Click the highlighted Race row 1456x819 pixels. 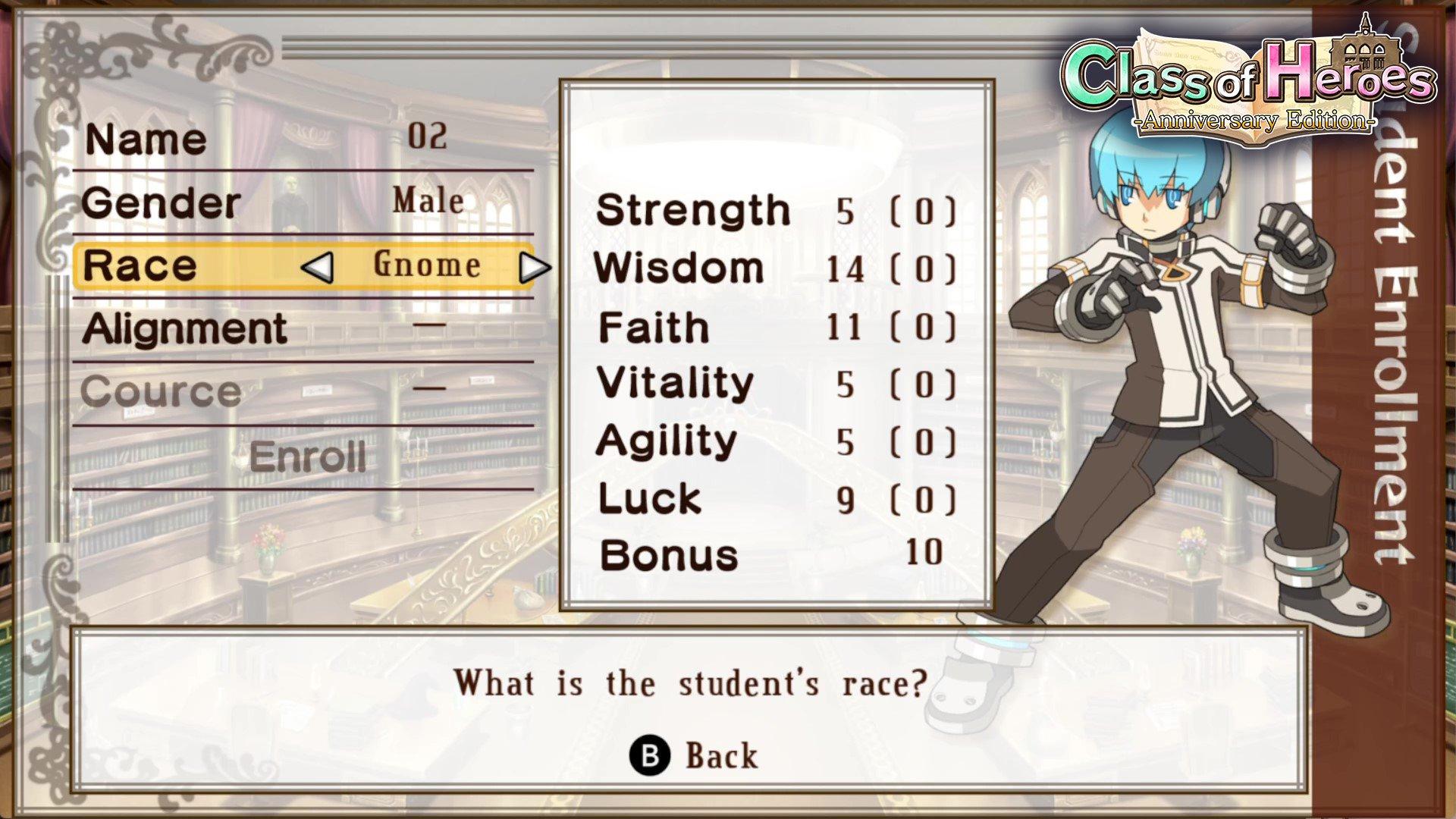303,266
